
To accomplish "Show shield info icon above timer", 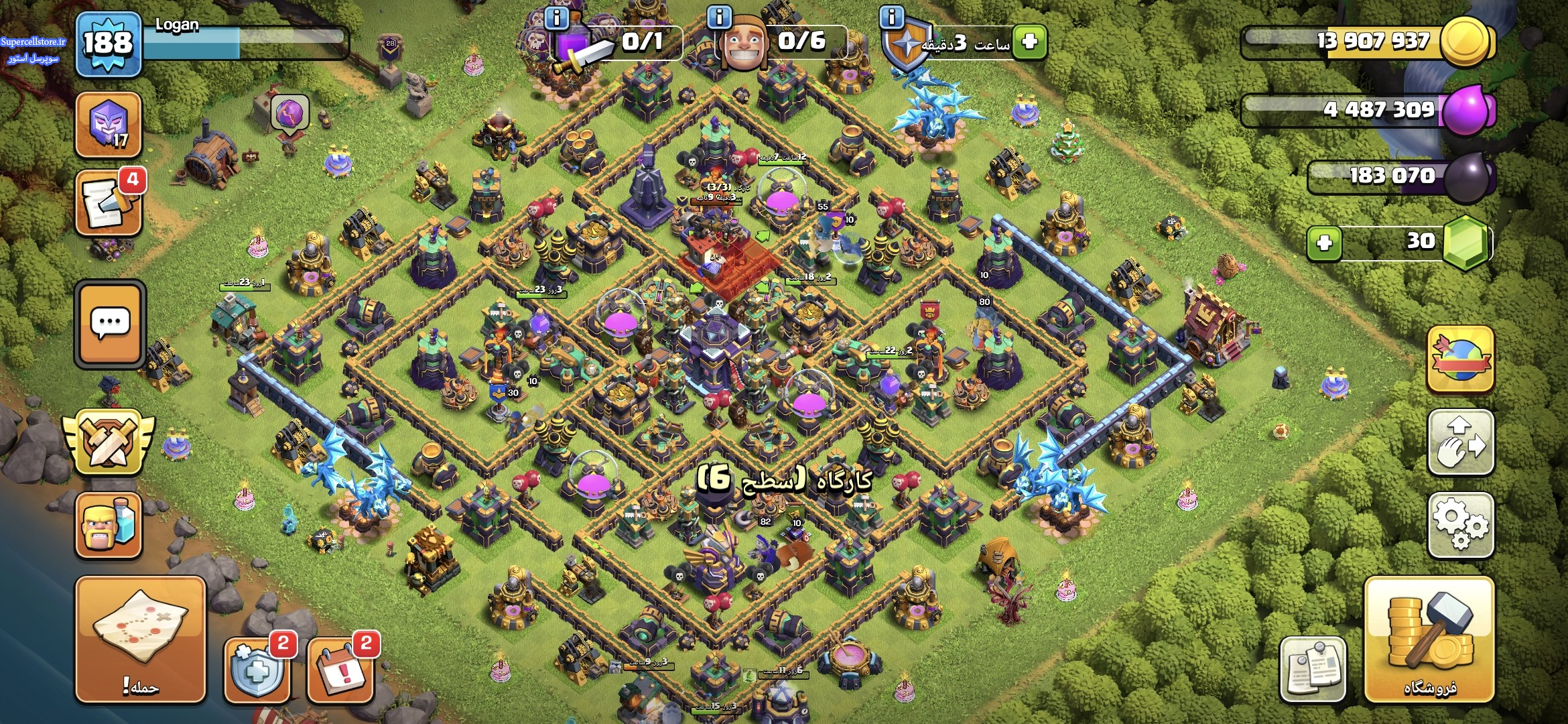I will pos(892,17).
